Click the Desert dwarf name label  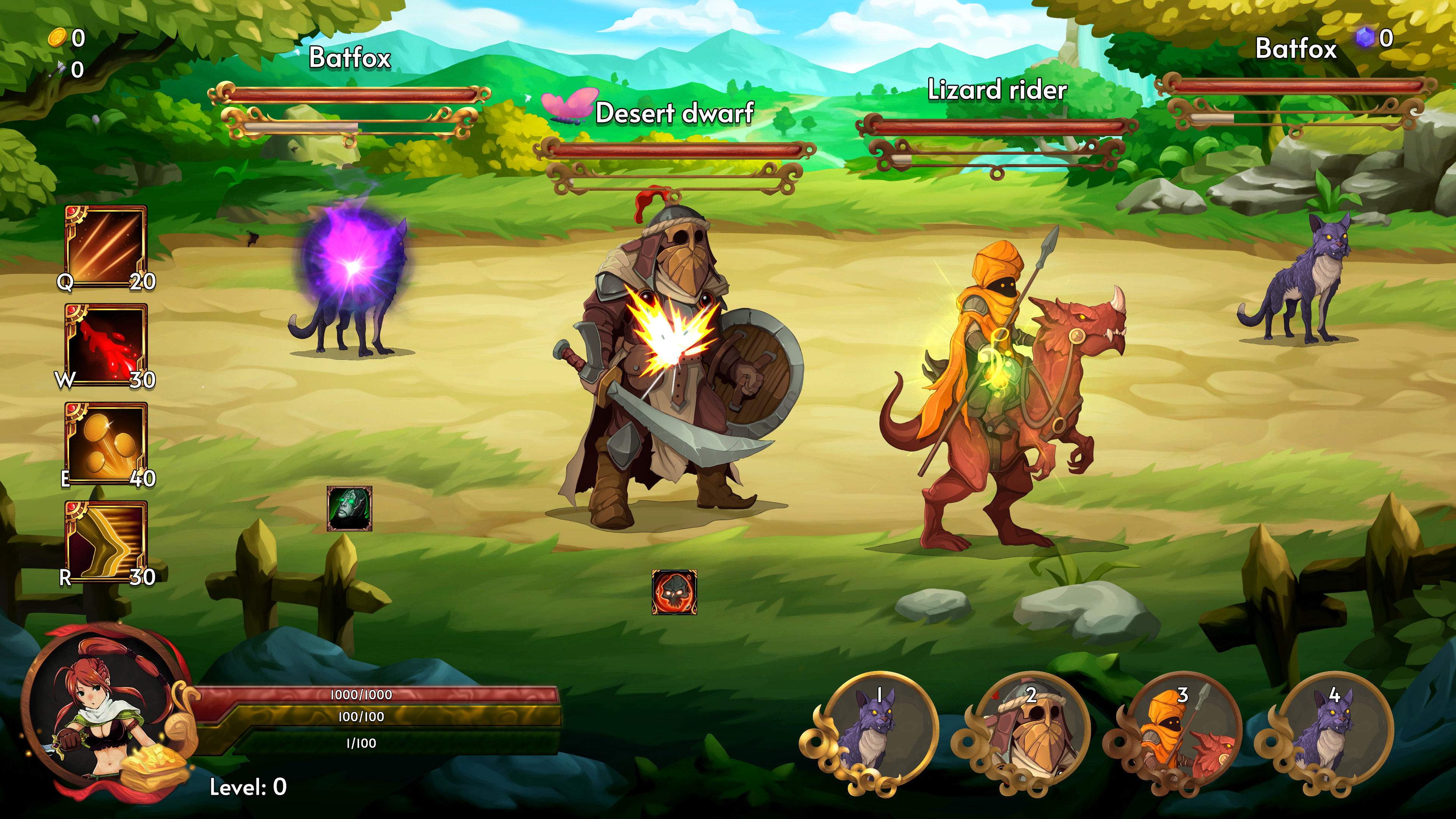tap(675, 113)
